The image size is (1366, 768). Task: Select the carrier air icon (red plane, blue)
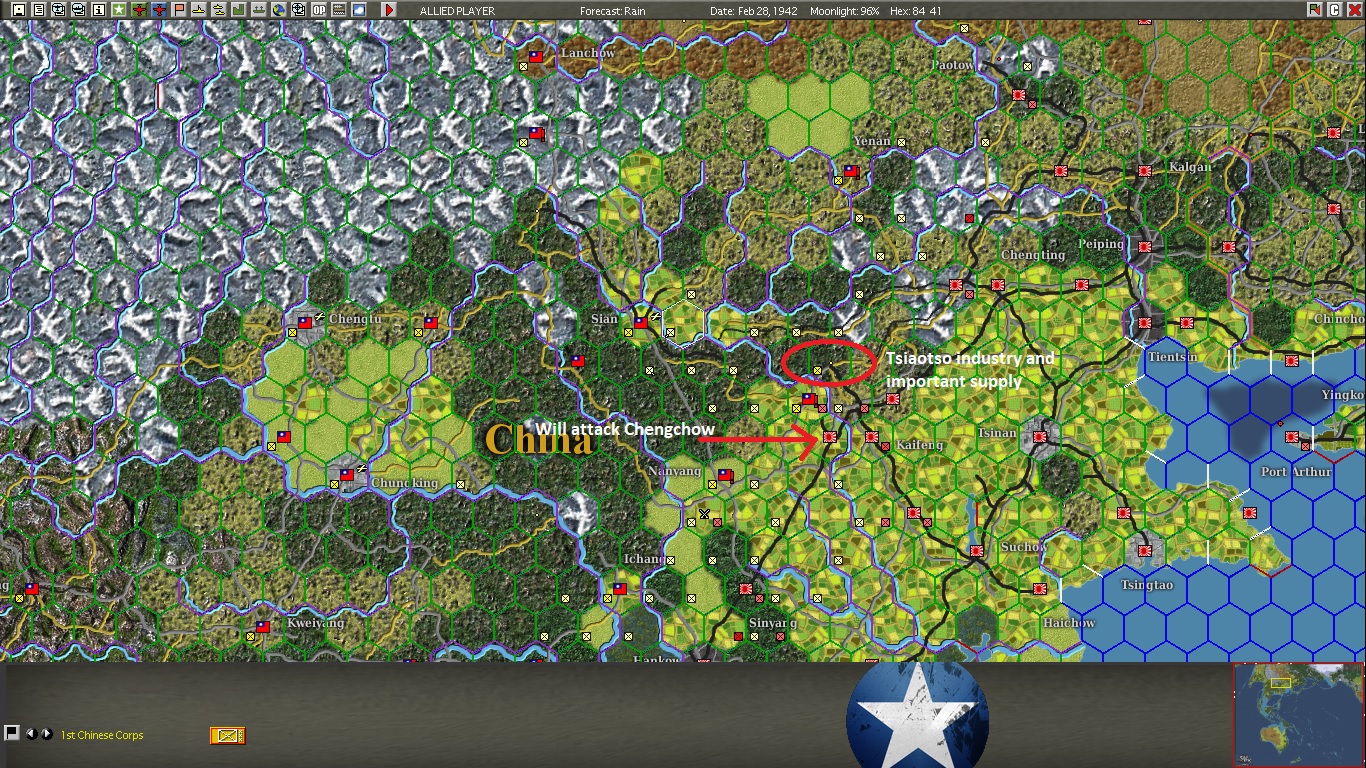(x=158, y=9)
